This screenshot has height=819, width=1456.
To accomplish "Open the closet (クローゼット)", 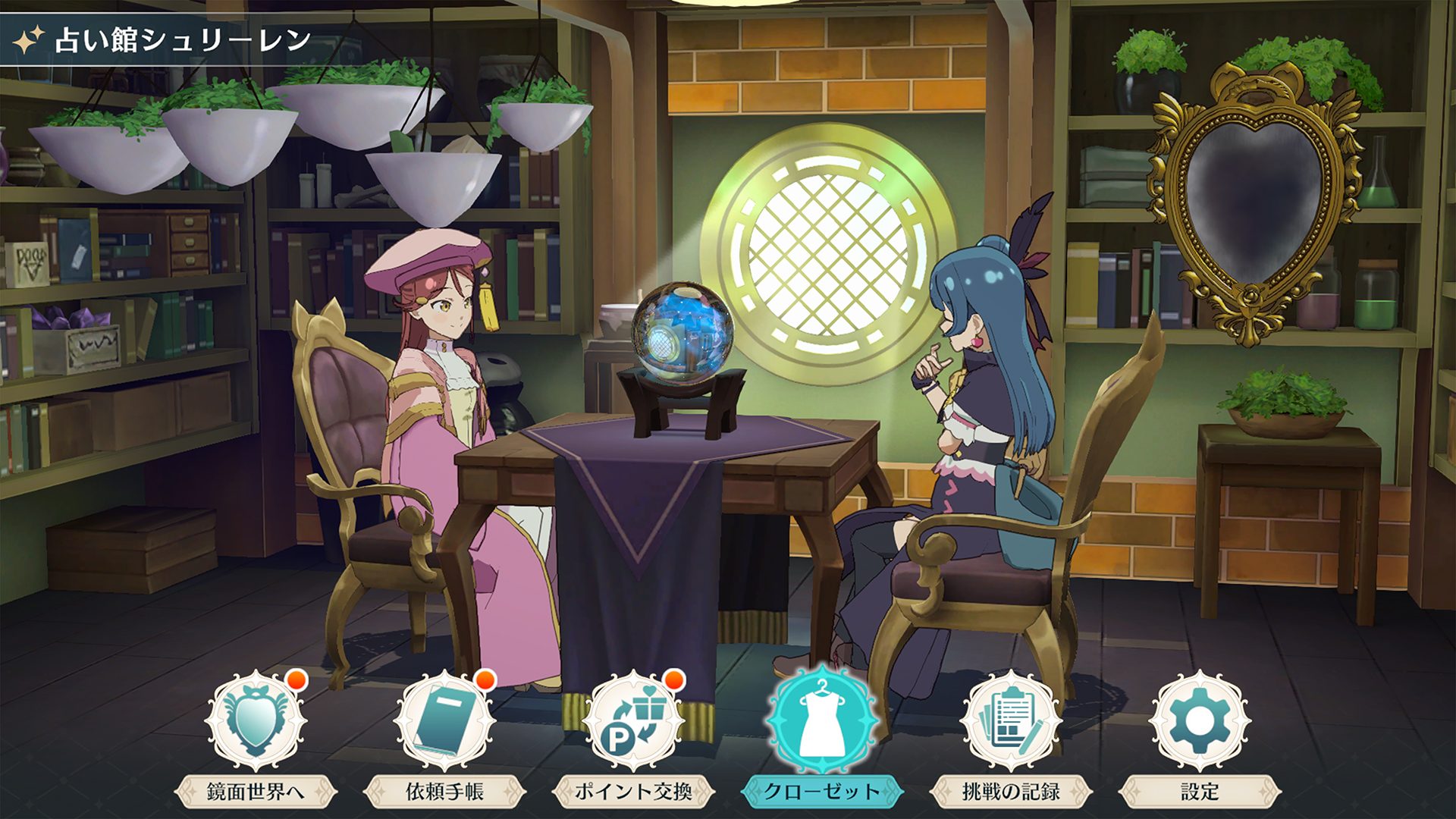I will pyautogui.click(x=822, y=723).
